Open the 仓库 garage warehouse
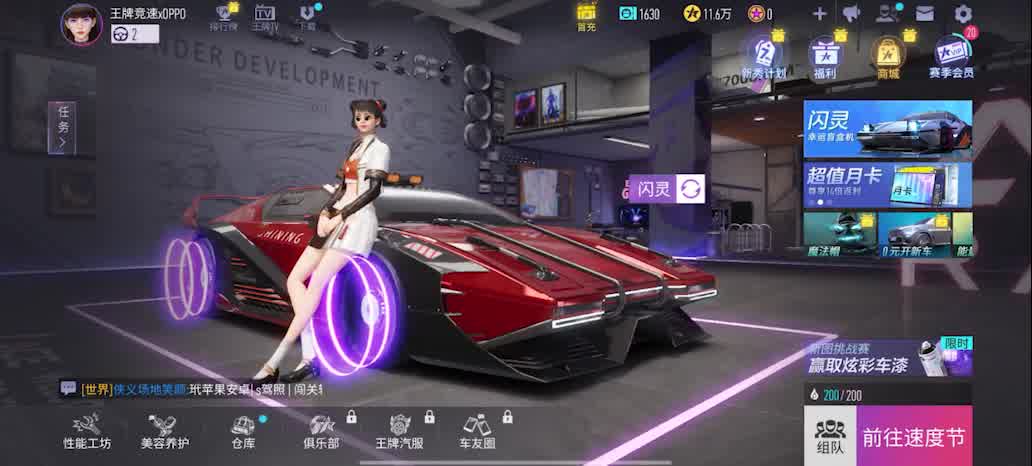The height and width of the screenshot is (466, 1032). 243,432
